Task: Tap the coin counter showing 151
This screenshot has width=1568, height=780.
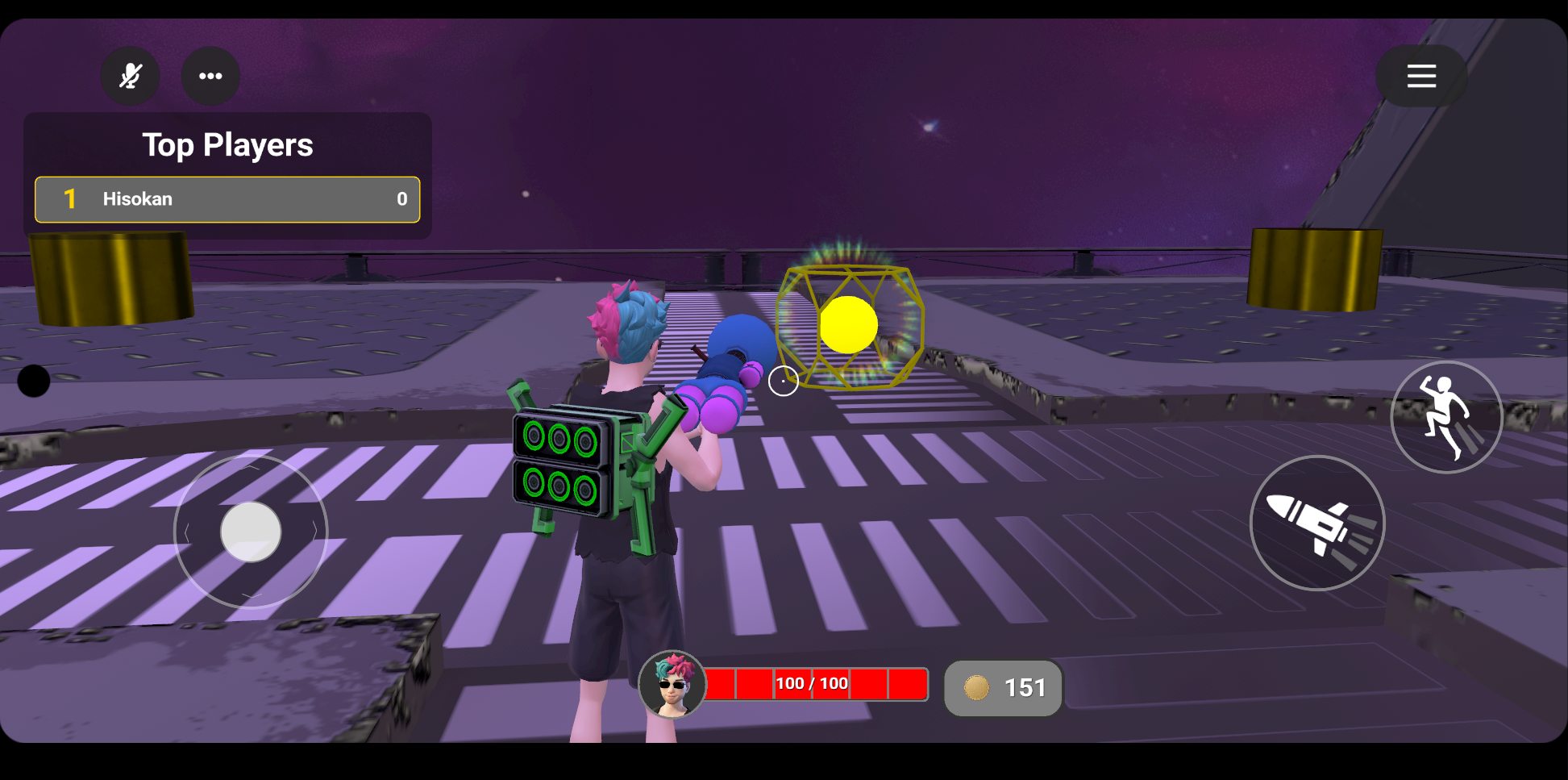Action: tap(1004, 688)
